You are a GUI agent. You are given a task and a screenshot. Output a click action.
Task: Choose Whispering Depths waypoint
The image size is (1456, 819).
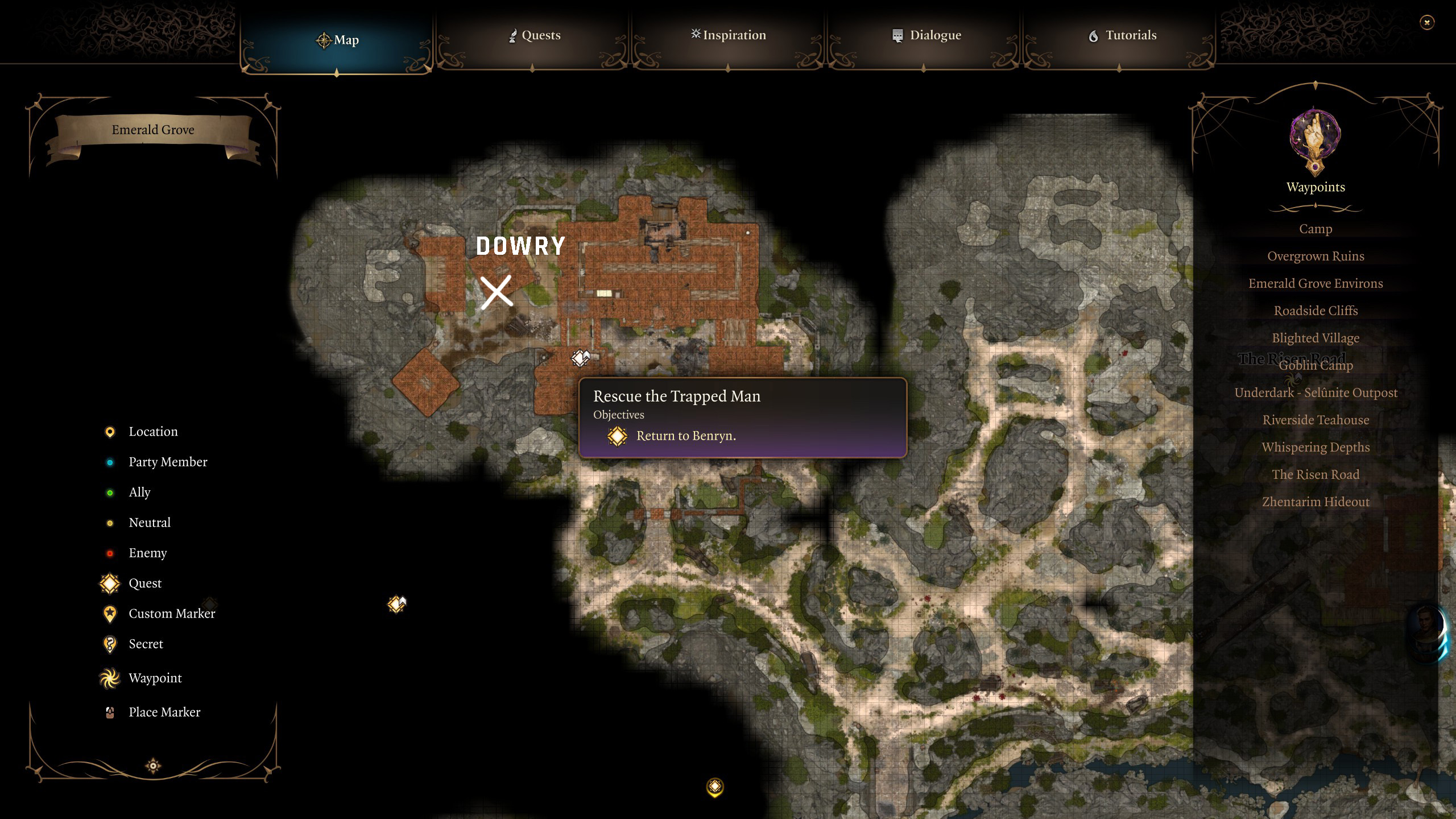(1315, 447)
